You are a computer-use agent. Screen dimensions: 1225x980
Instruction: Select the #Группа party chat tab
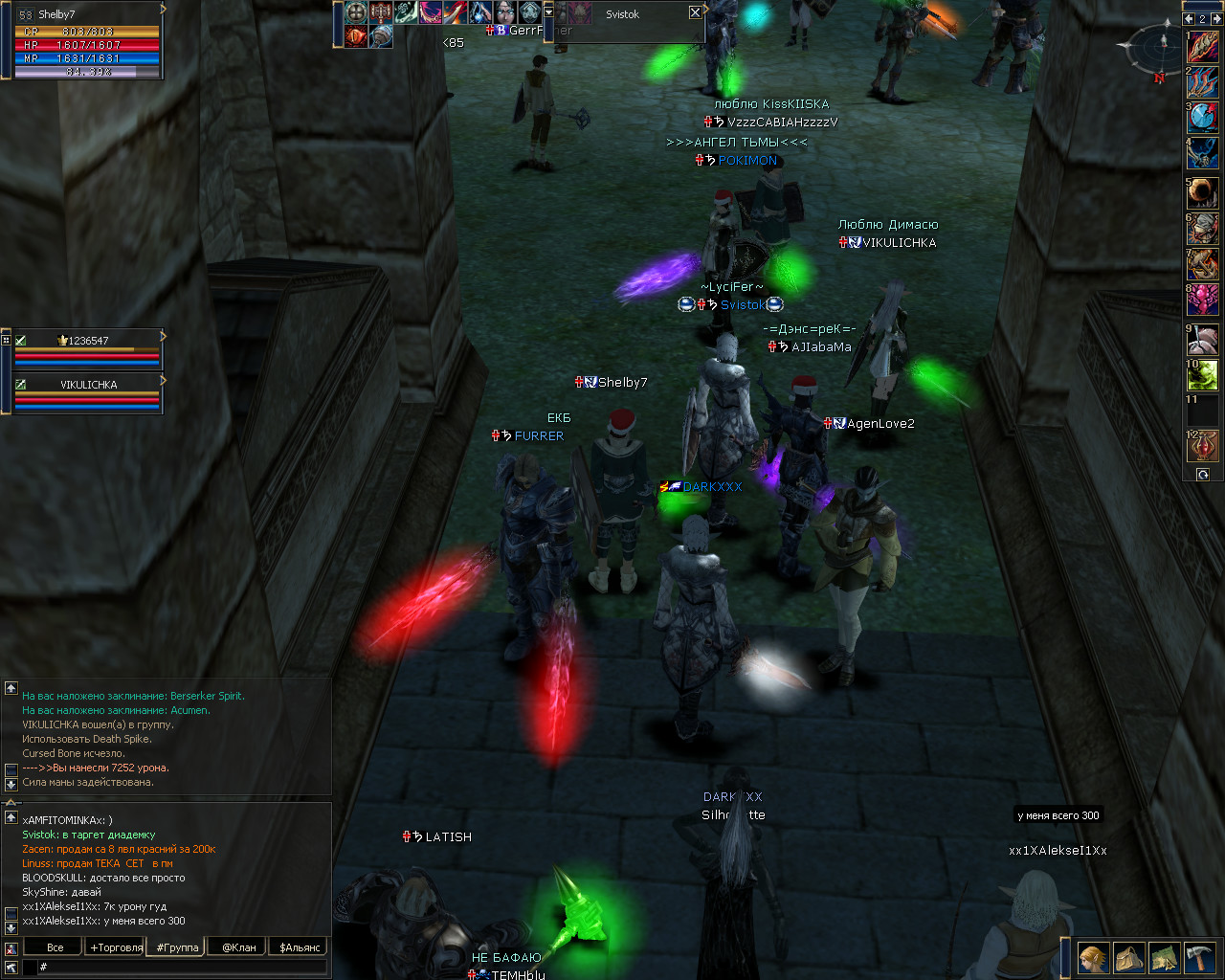[177, 947]
